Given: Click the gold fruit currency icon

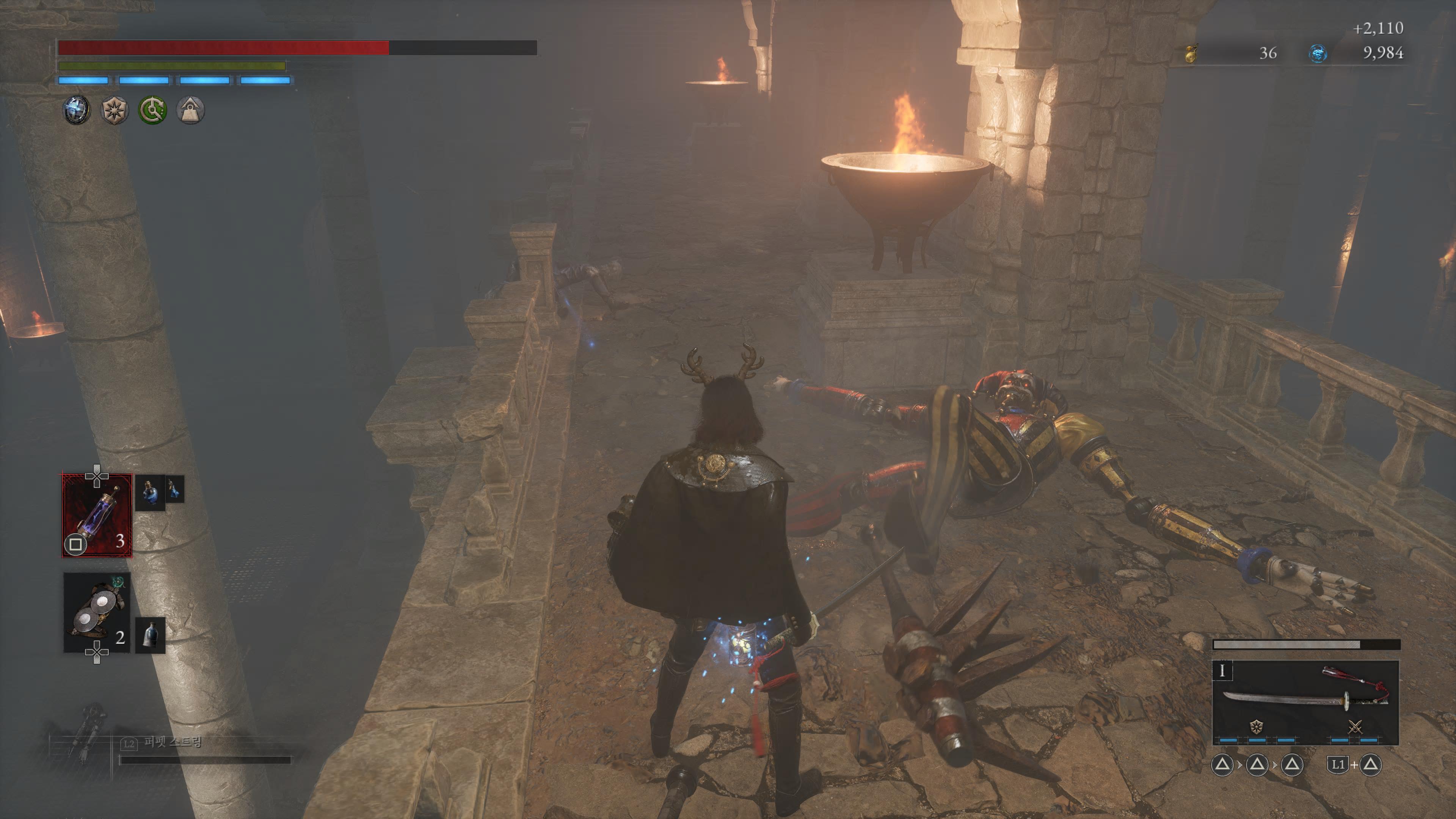Looking at the screenshot, I should click(1191, 54).
